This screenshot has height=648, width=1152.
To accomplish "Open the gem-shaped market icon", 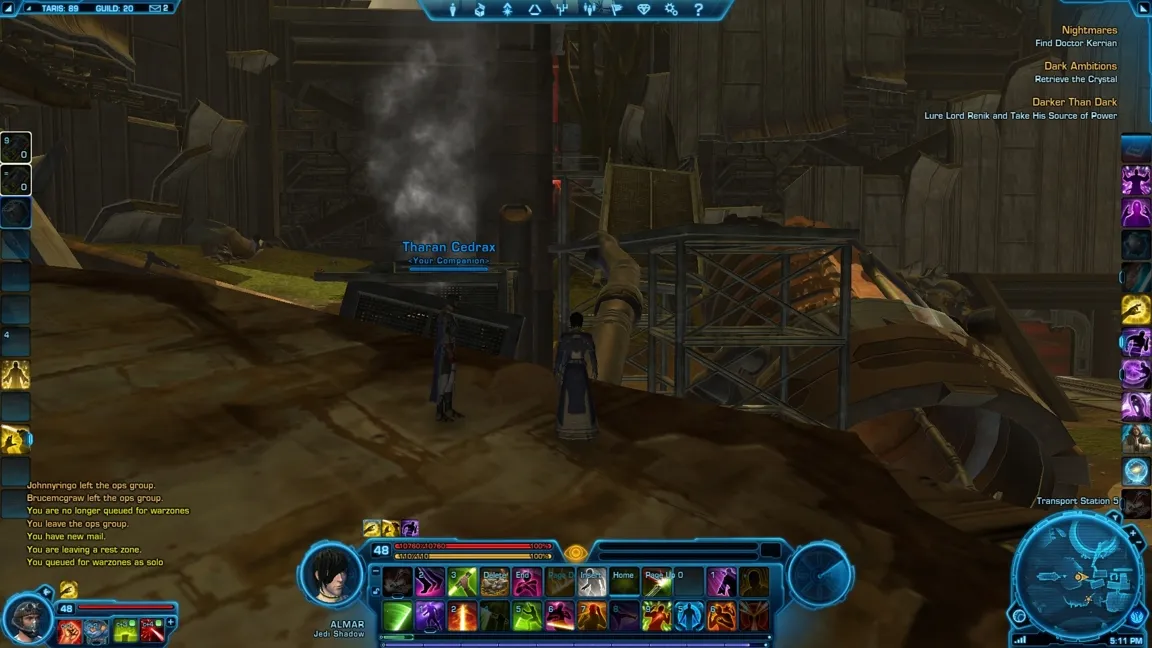I will pos(643,10).
